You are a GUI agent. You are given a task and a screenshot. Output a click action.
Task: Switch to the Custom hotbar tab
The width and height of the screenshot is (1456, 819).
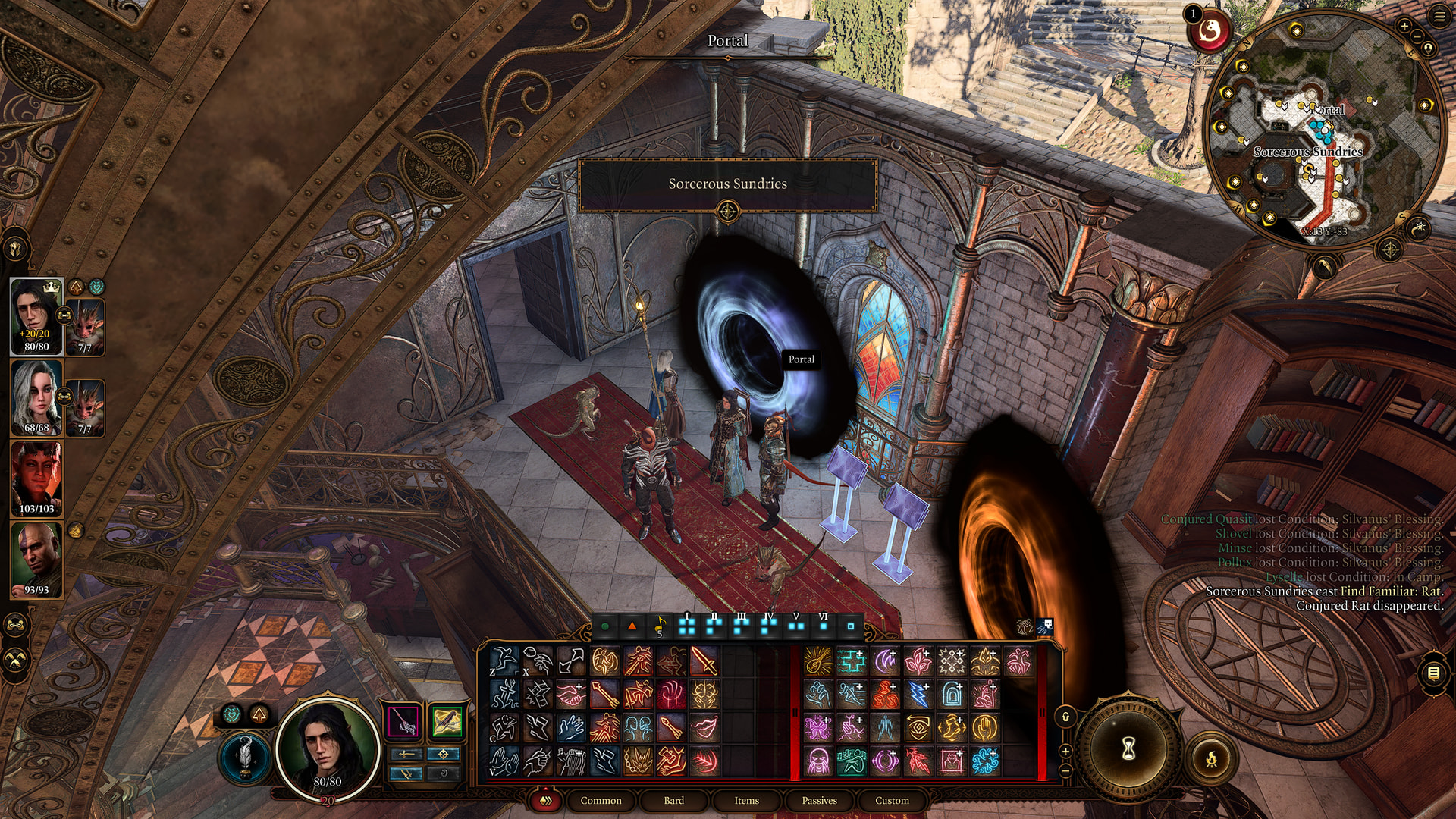coord(892,800)
